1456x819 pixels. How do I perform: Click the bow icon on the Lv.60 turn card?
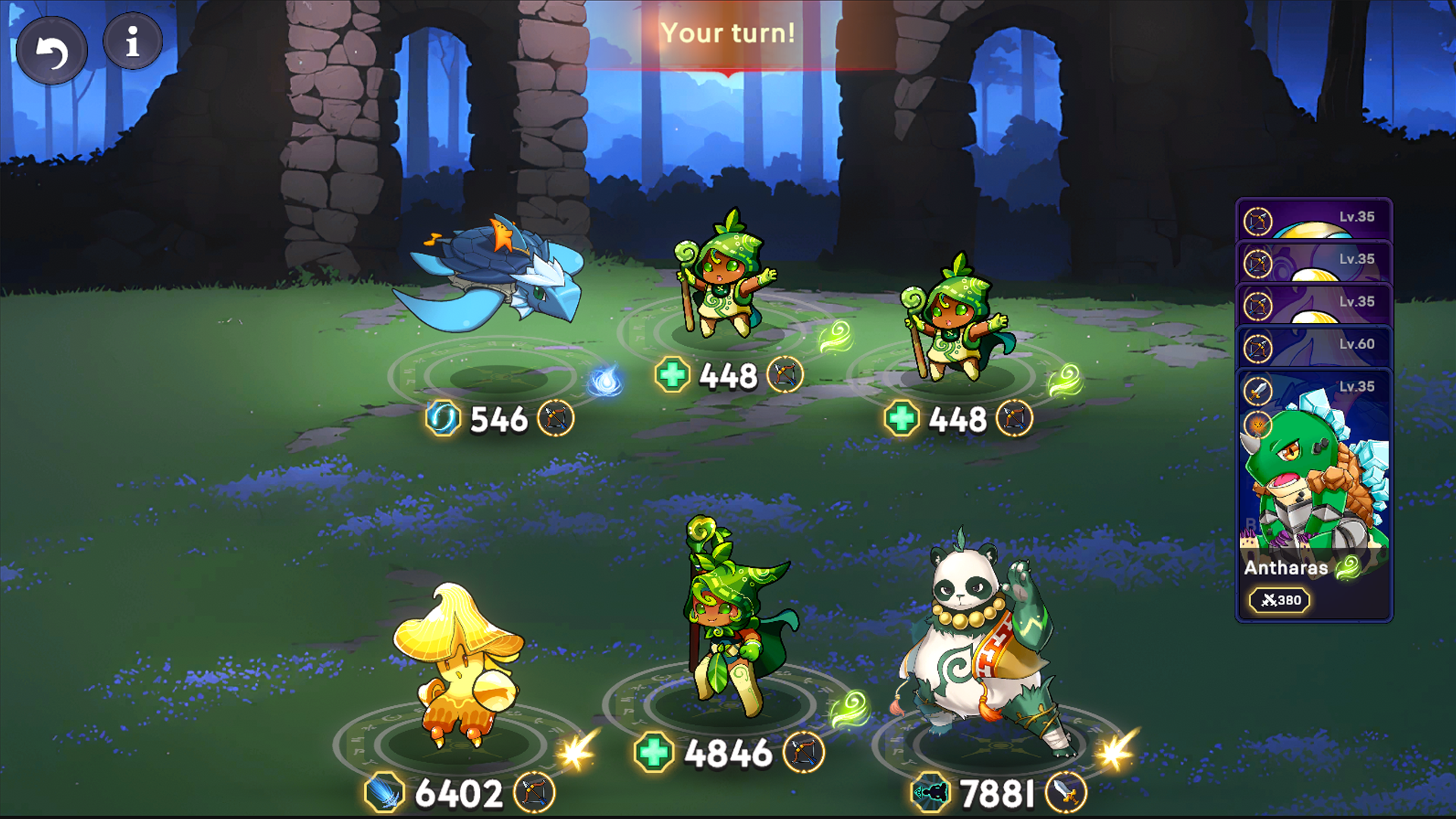[1258, 349]
